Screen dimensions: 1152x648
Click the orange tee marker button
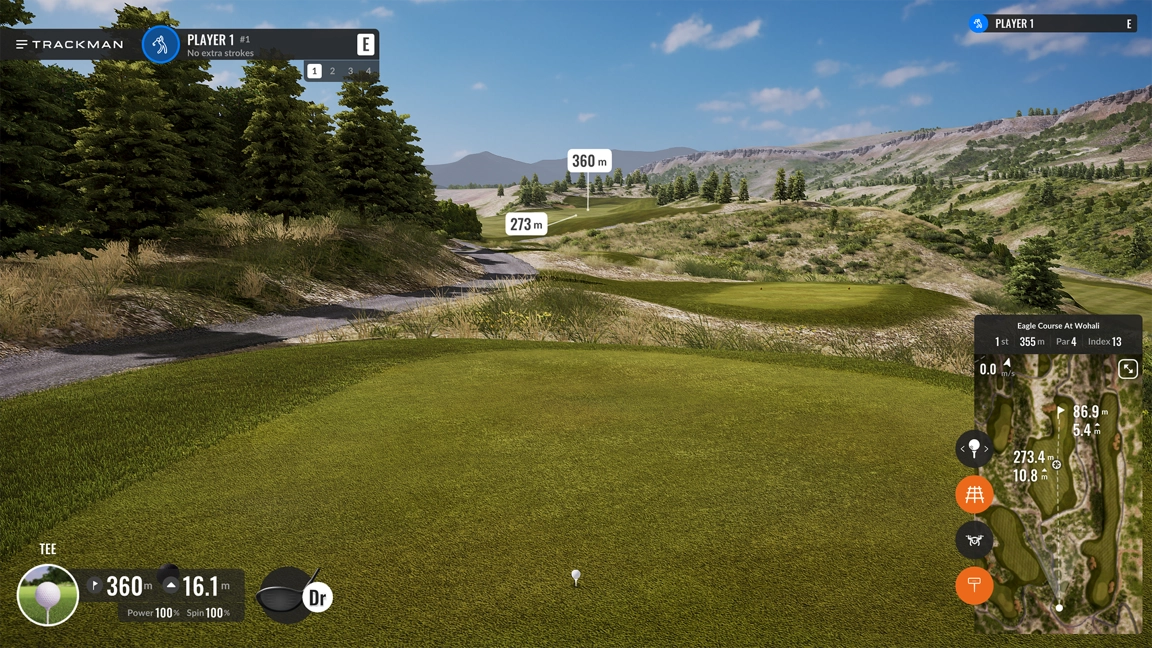[974, 585]
